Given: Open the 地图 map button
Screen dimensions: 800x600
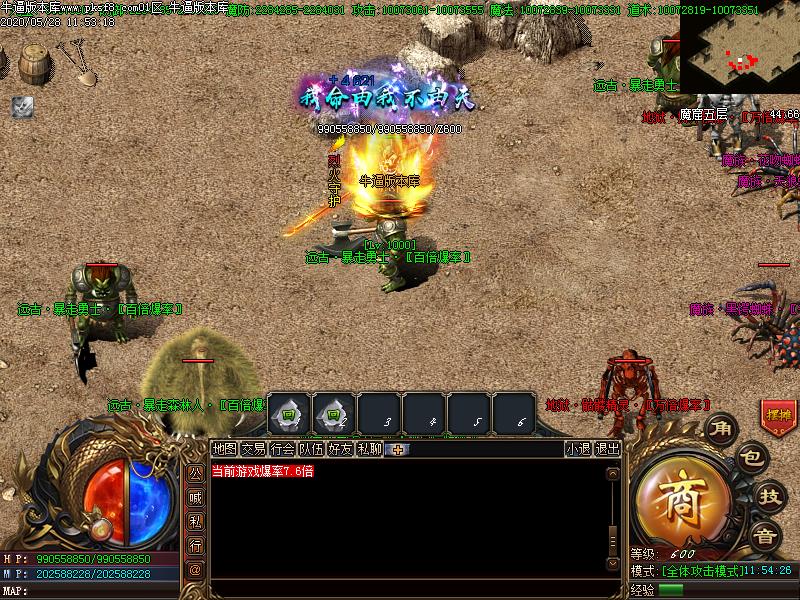Looking at the screenshot, I should (225, 449).
